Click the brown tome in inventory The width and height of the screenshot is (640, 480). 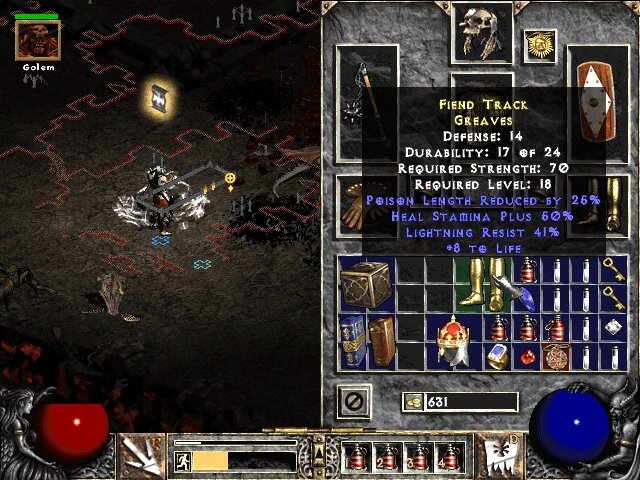[380, 341]
